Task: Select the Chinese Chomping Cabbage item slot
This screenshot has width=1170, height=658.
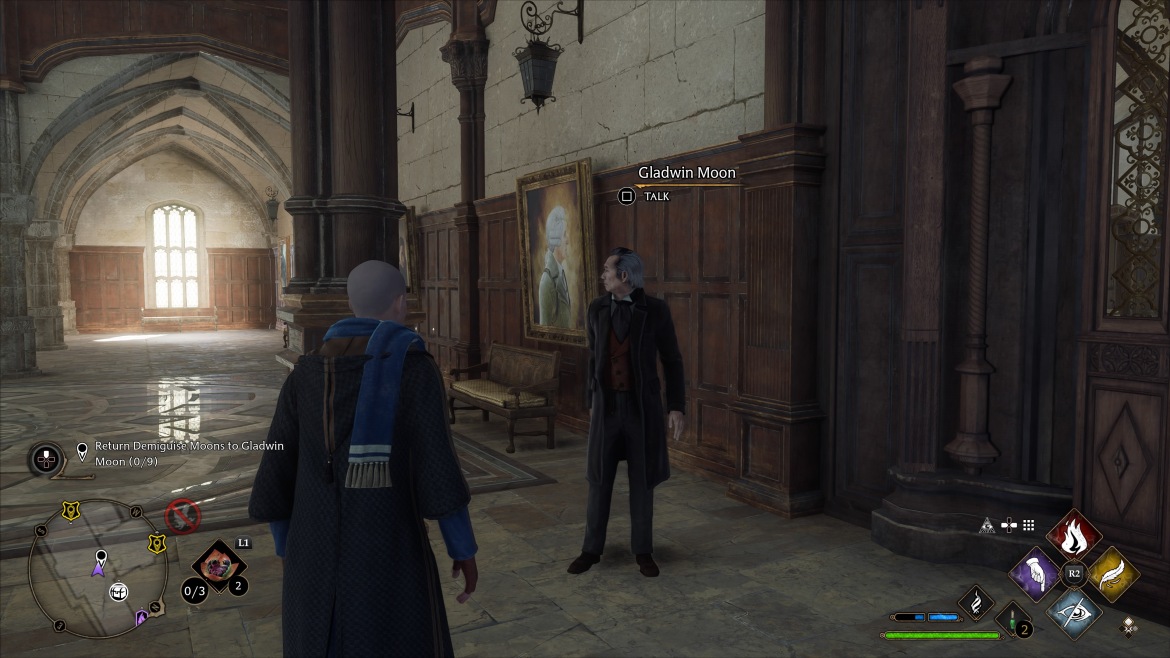Action: pyautogui.click(x=218, y=565)
